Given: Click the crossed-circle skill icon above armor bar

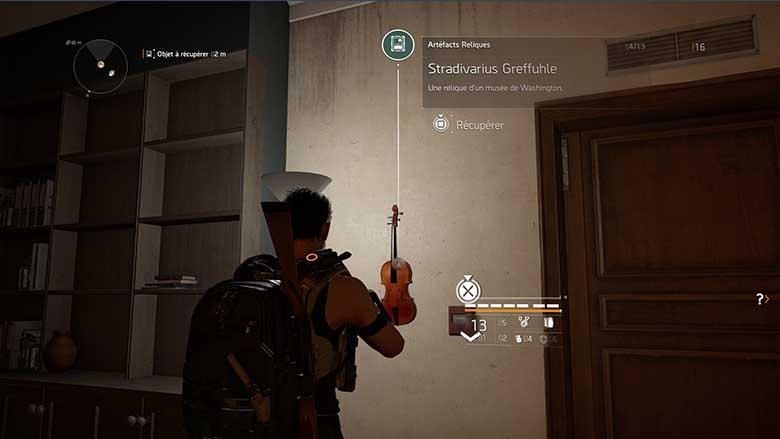Looking at the screenshot, I should 468,290.
